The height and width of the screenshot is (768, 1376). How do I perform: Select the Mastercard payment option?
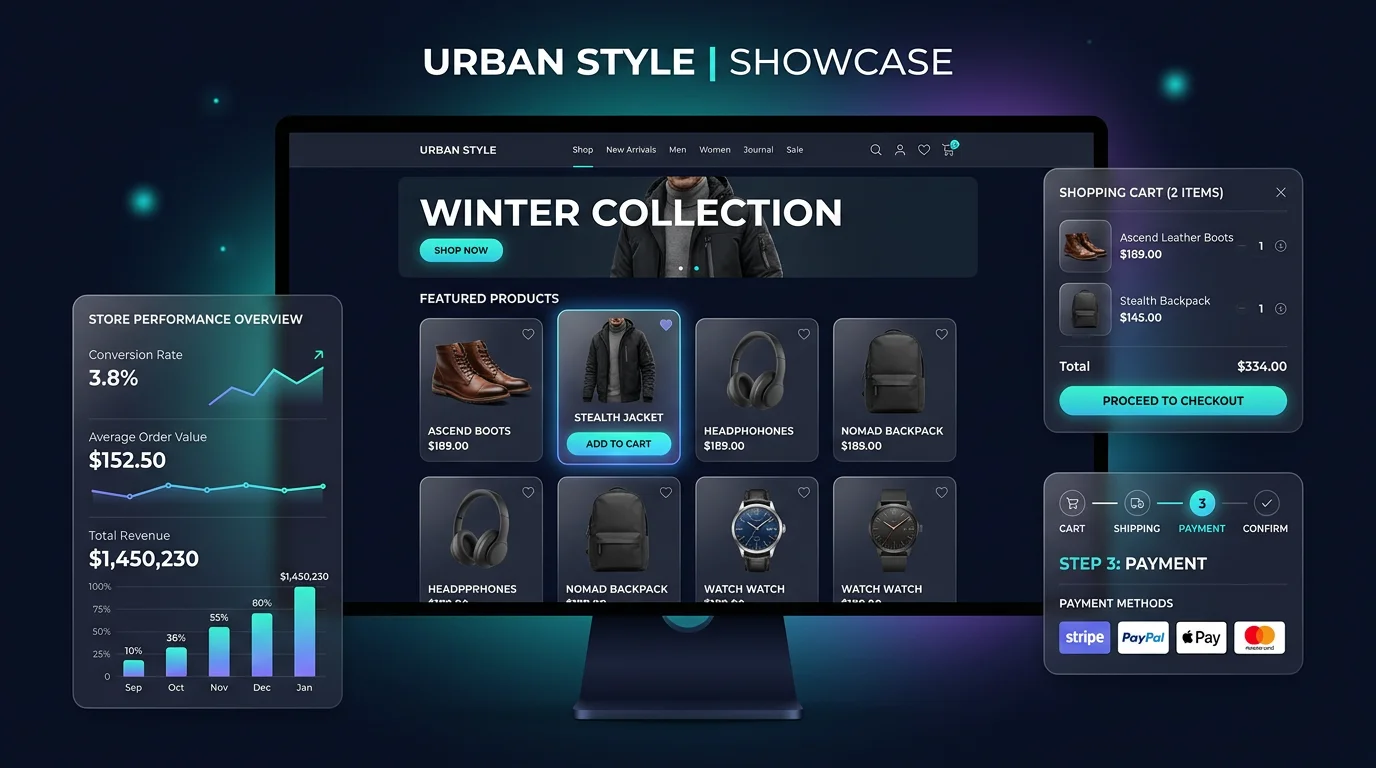(1259, 637)
